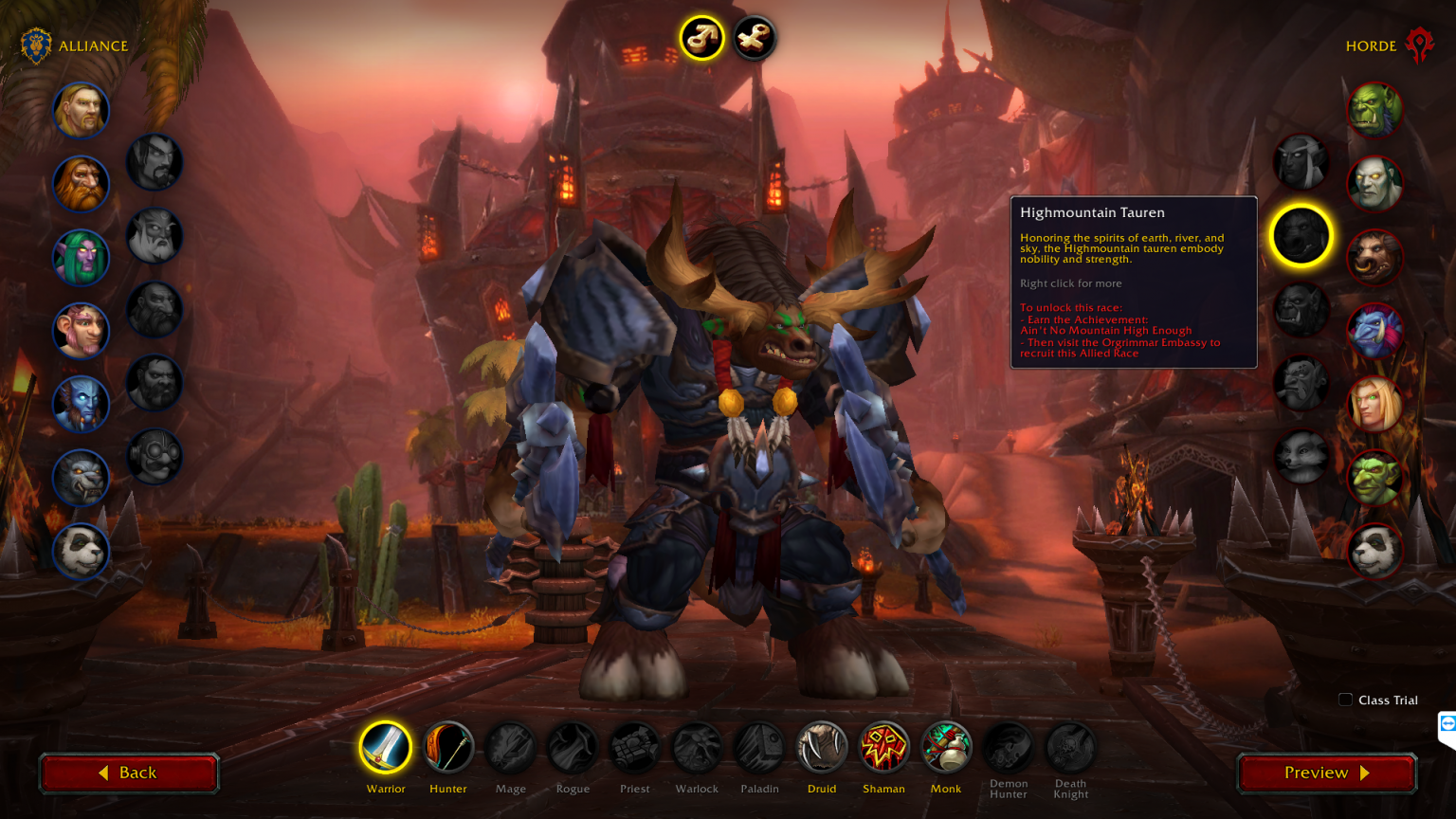
Task: Select the Warrior class icon
Action: 385,748
